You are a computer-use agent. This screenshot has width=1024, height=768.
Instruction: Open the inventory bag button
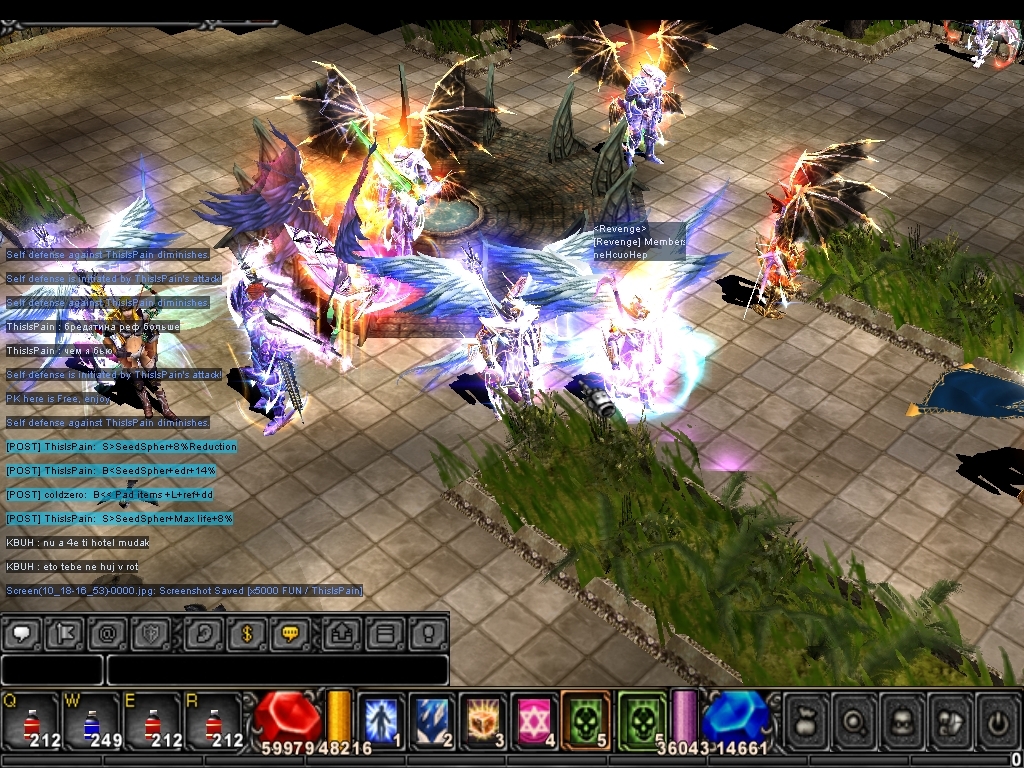point(806,720)
